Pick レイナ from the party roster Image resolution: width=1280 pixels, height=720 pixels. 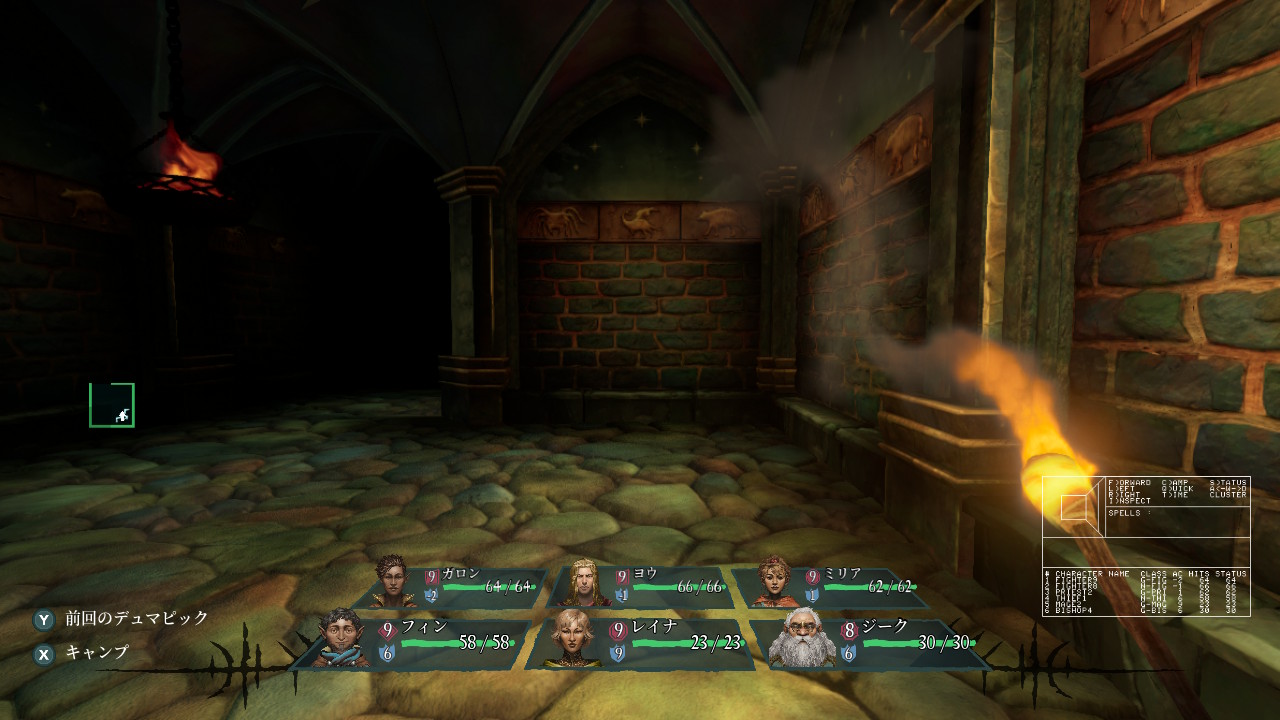click(x=640, y=641)
